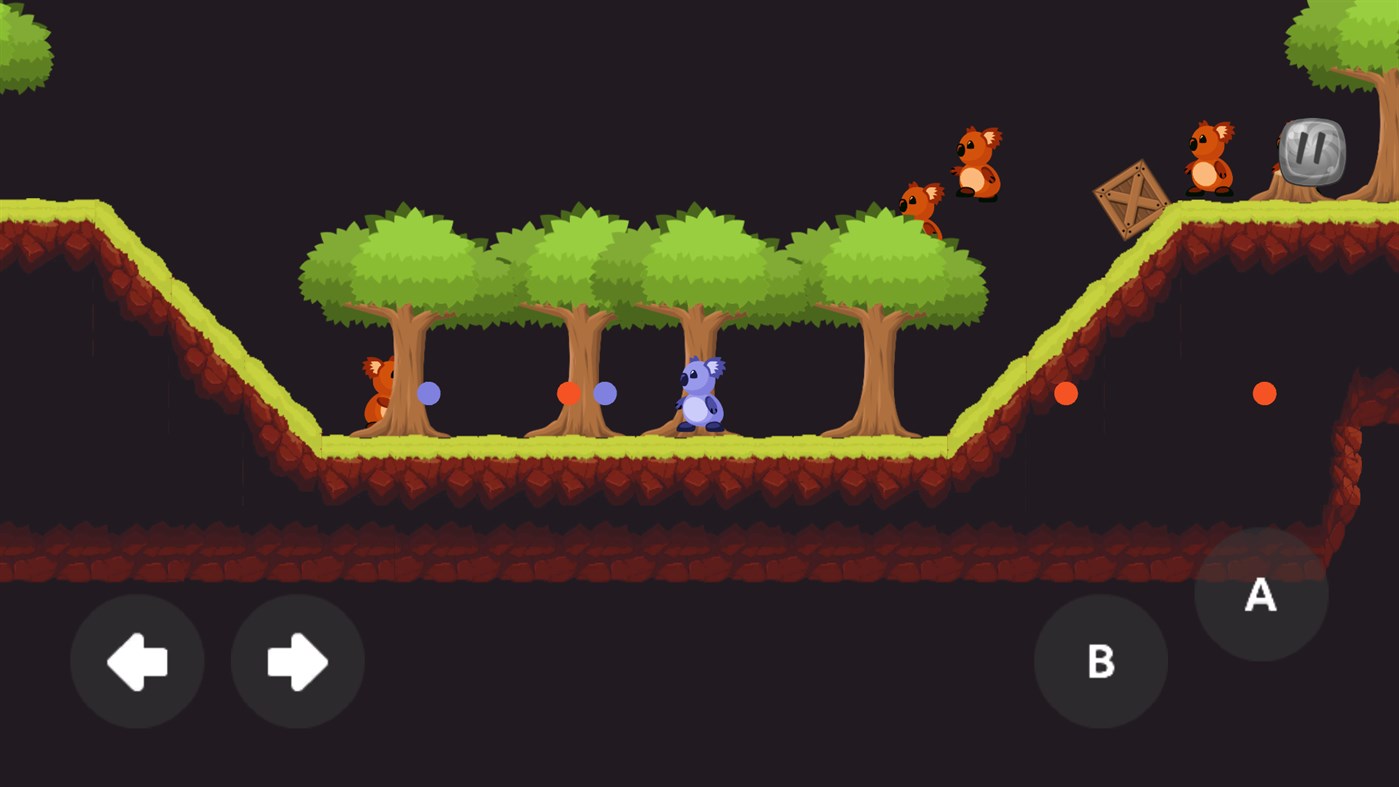Collect the blue dot beside the red one

tap(606, 394)
